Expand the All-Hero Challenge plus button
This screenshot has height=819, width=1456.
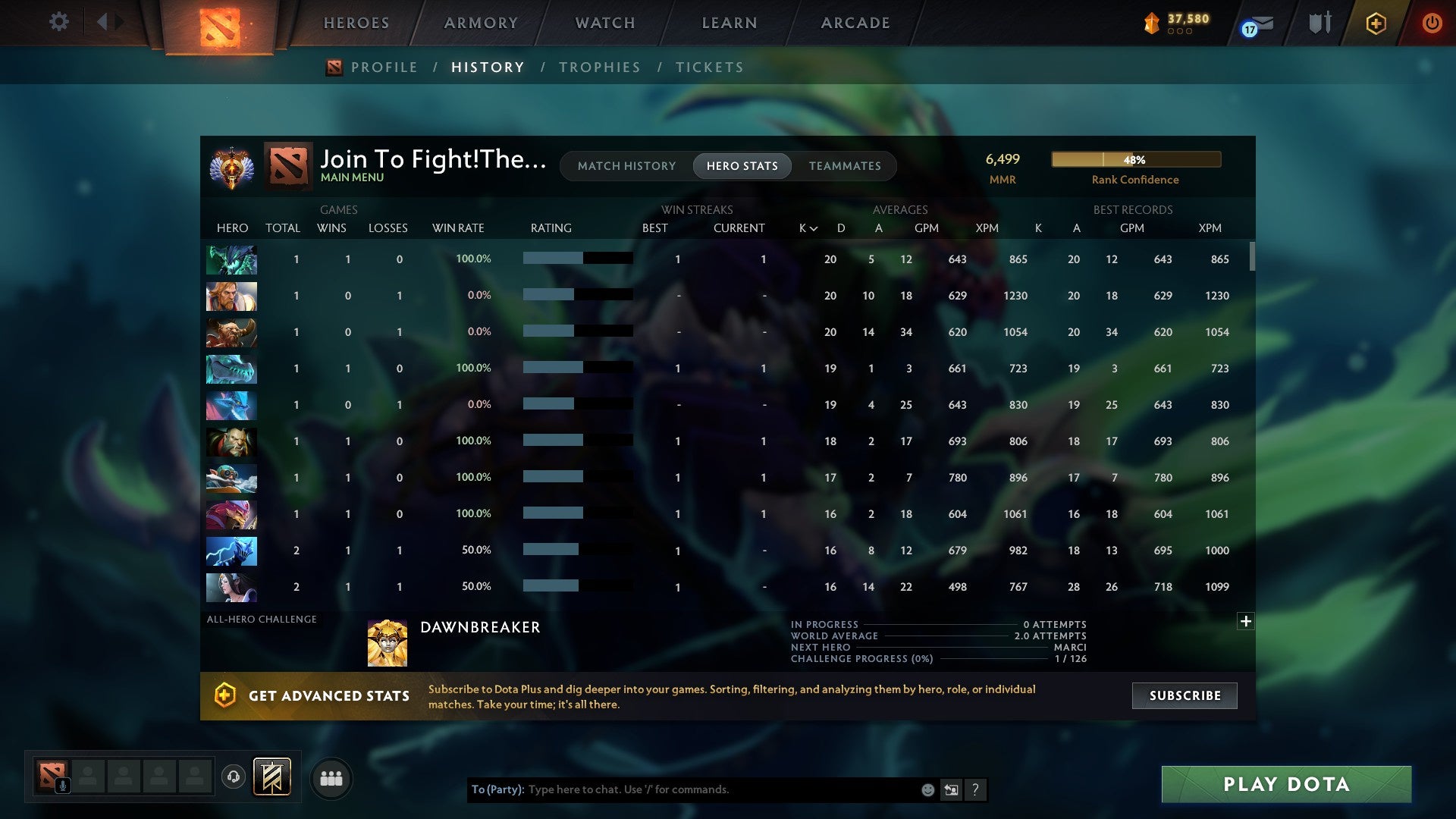(x=1246, y=621)
